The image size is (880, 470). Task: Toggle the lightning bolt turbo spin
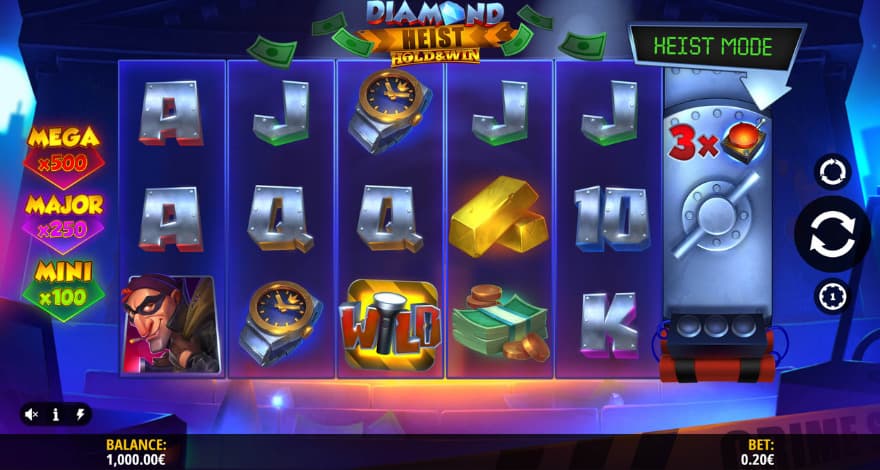tap(80, 414)
